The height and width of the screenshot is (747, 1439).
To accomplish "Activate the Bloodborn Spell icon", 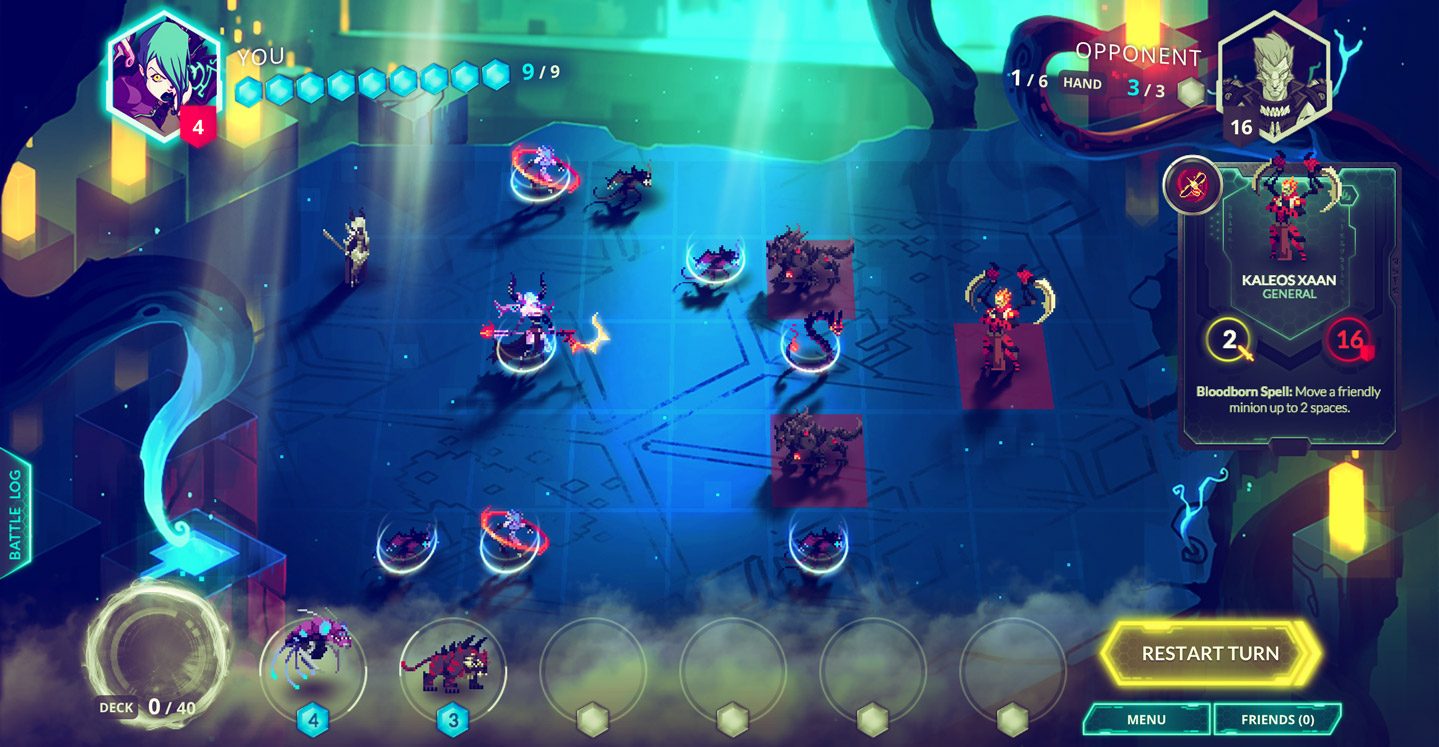I will 1192,185.
